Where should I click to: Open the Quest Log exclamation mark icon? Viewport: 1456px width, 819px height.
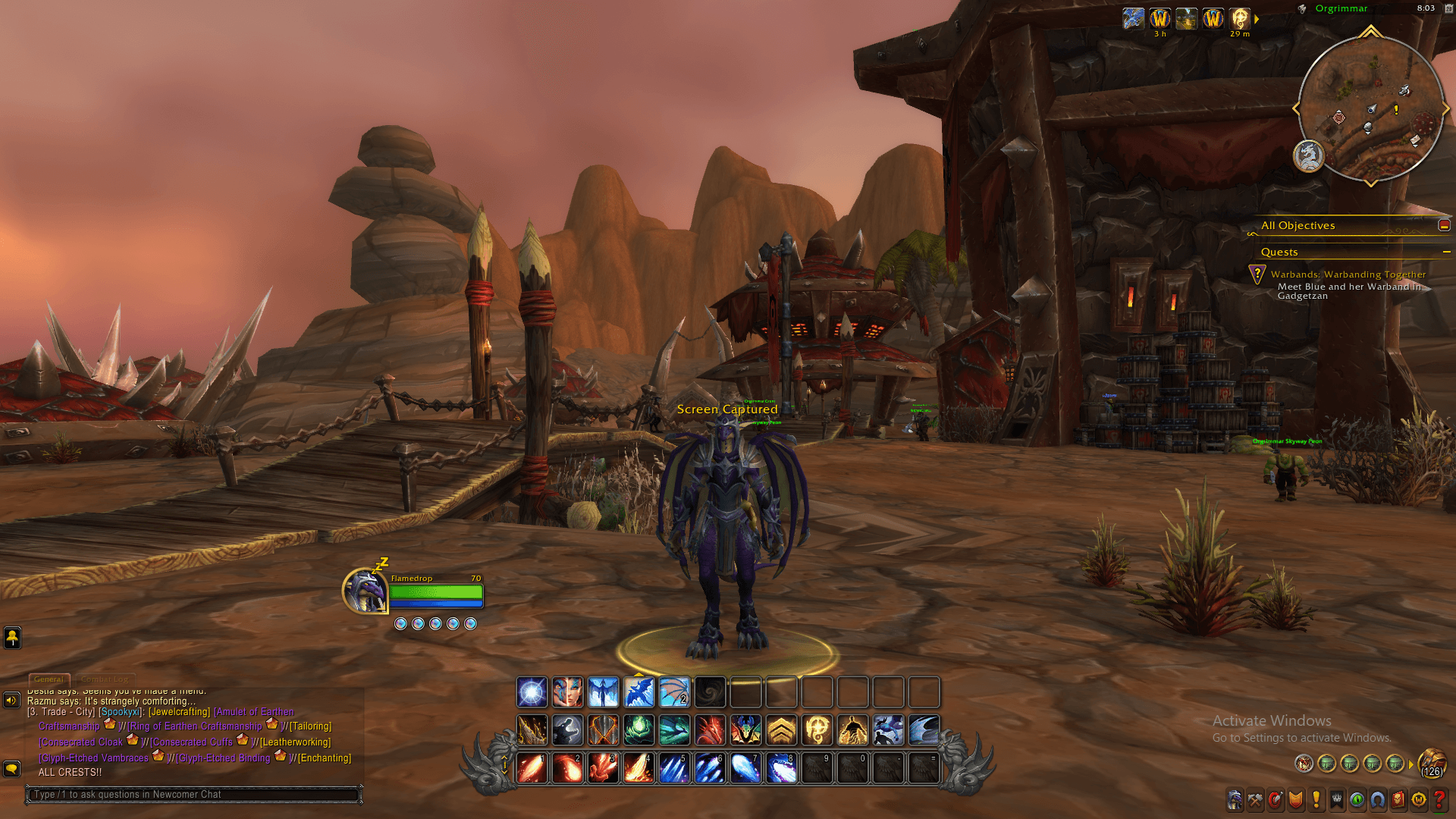1315,800
